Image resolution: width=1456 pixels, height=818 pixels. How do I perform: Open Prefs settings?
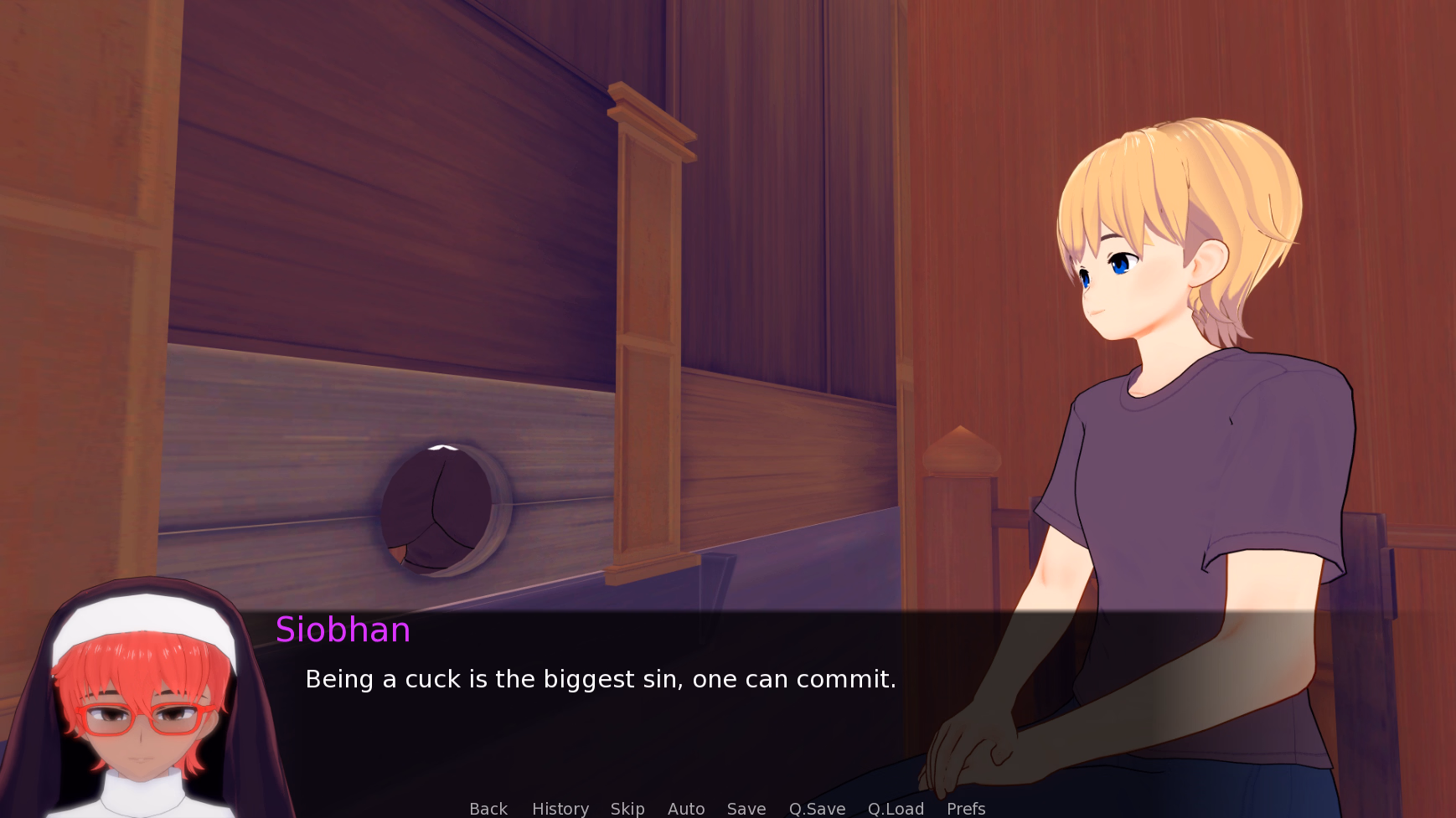coord(965,808)
